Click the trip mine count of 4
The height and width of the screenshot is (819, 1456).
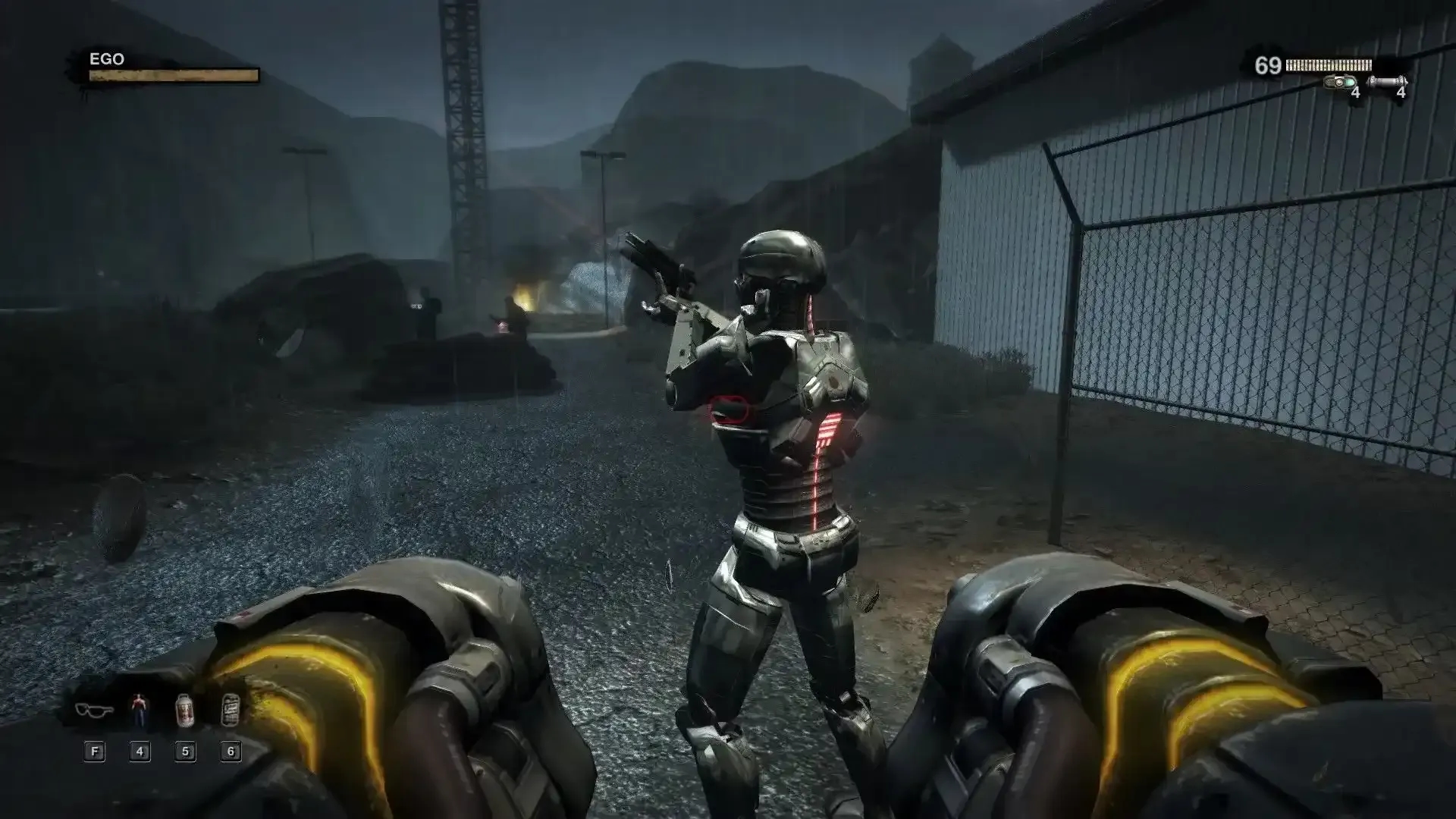pos(1356,93)
